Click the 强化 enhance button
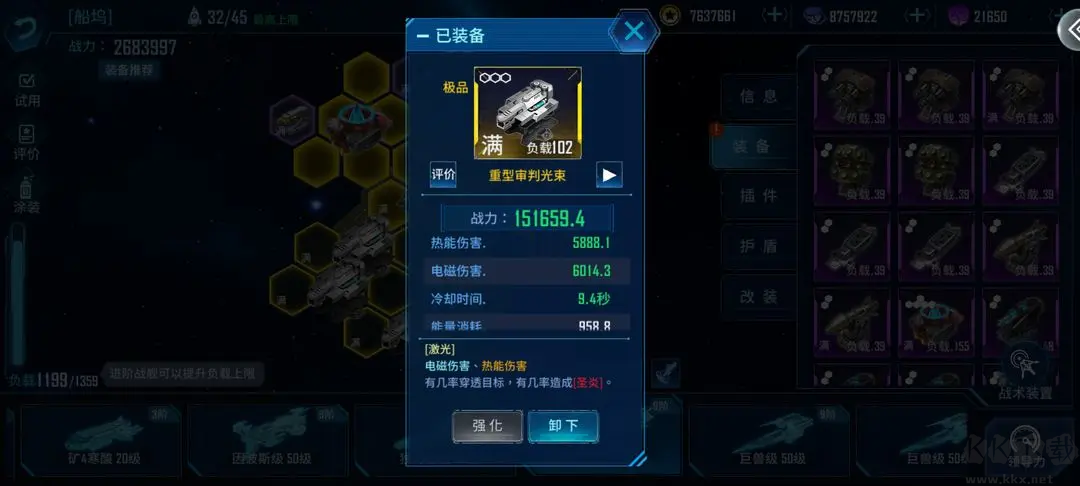The image size is (1080, 486). coord(487,425)
